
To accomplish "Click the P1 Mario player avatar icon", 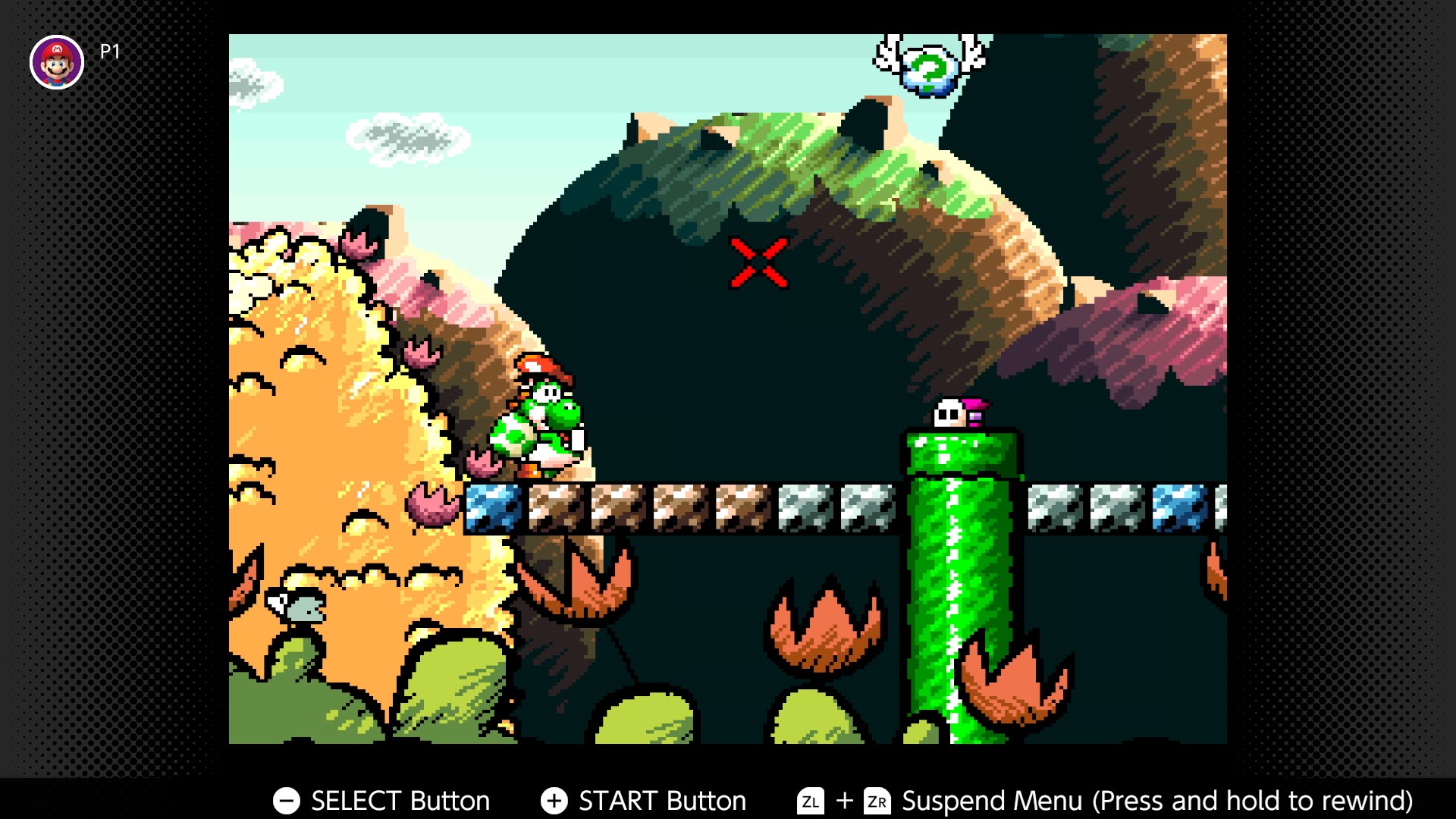I will point(57,59).
